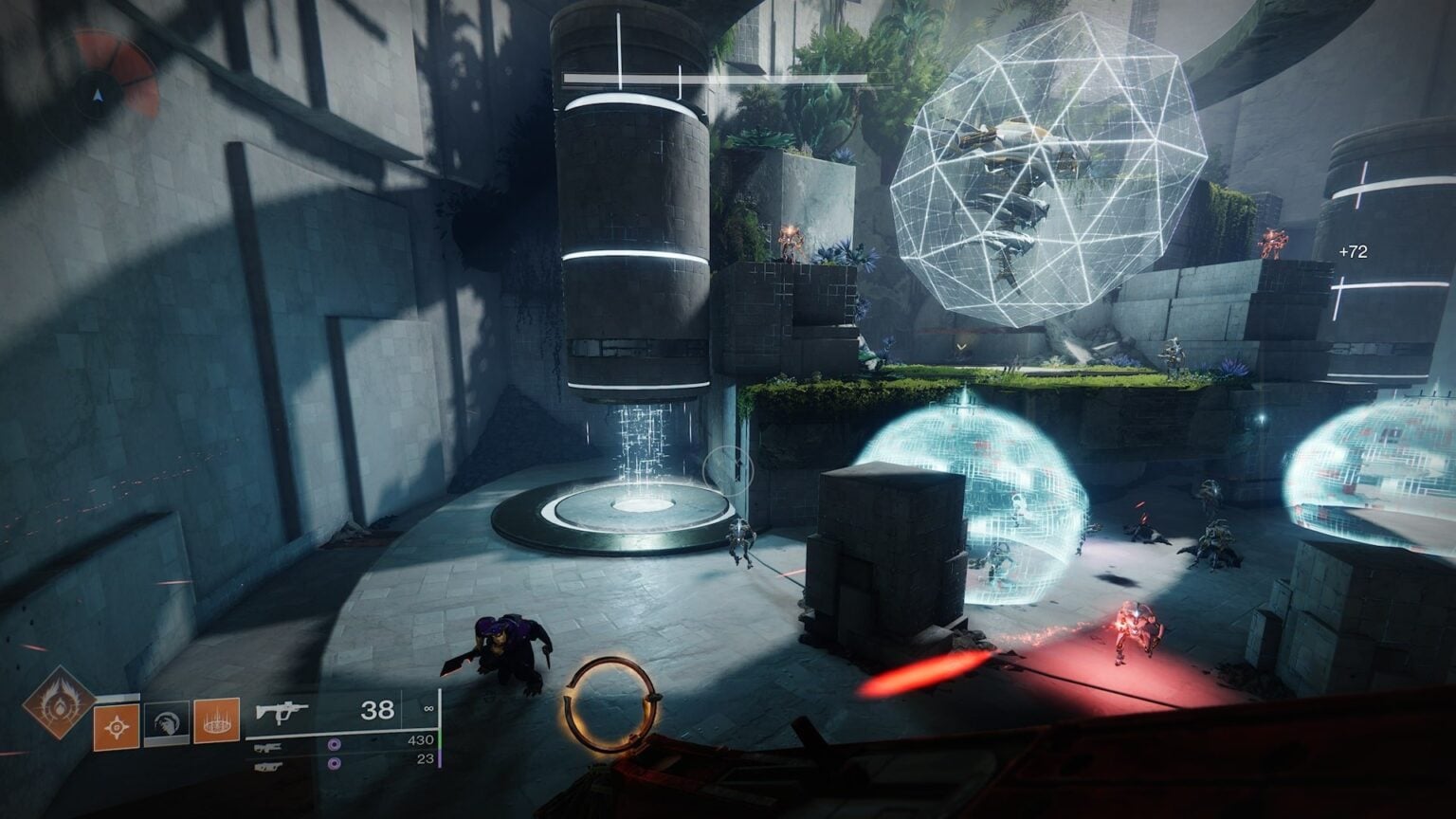Click the +72 score popup text
The image size is (1456, 819).
[x=1353, y=252]
